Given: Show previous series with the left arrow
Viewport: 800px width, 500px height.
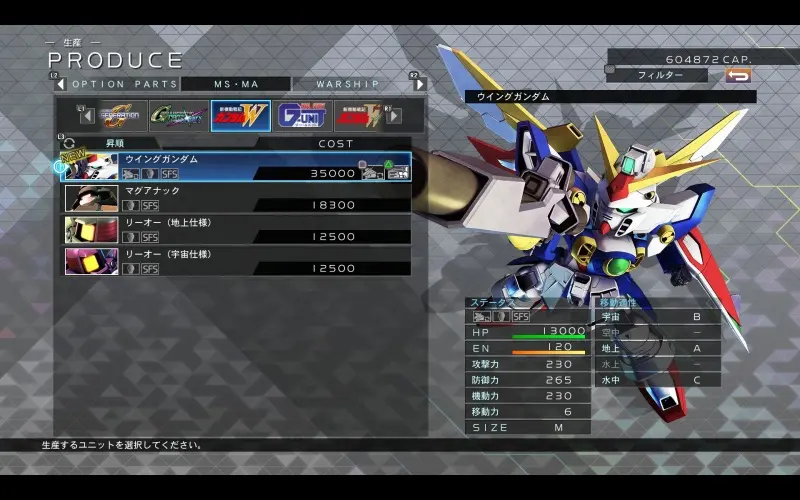Looking at the screenshot, I should coord(87,116).
